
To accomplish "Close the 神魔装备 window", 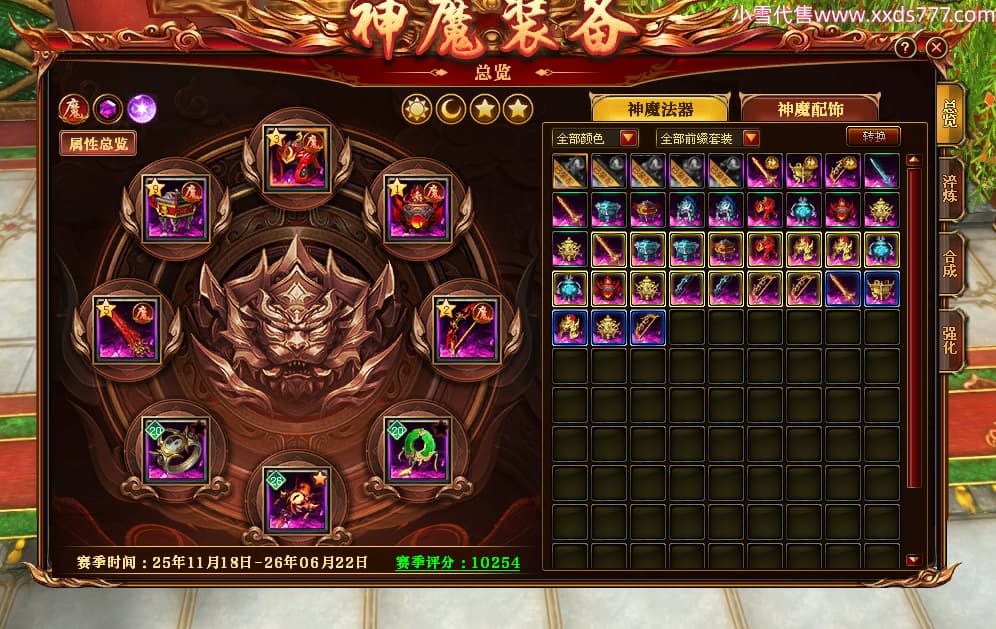I will click(936, 47).
